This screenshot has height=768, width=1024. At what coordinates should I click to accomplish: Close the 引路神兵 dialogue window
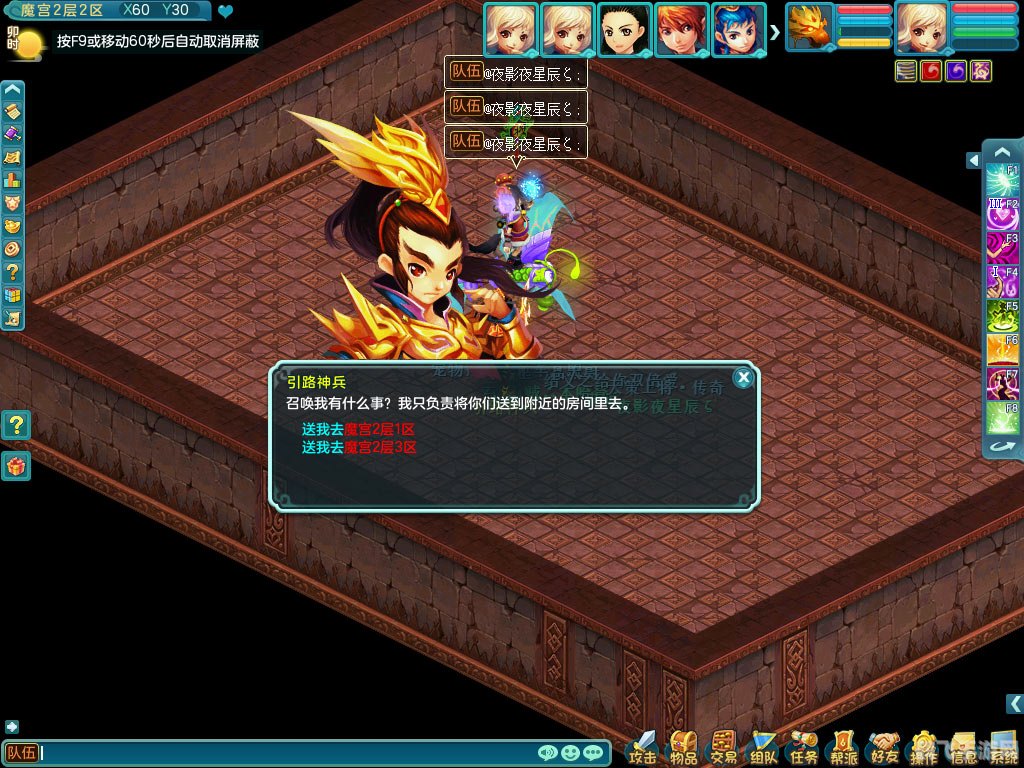[742, 377]
